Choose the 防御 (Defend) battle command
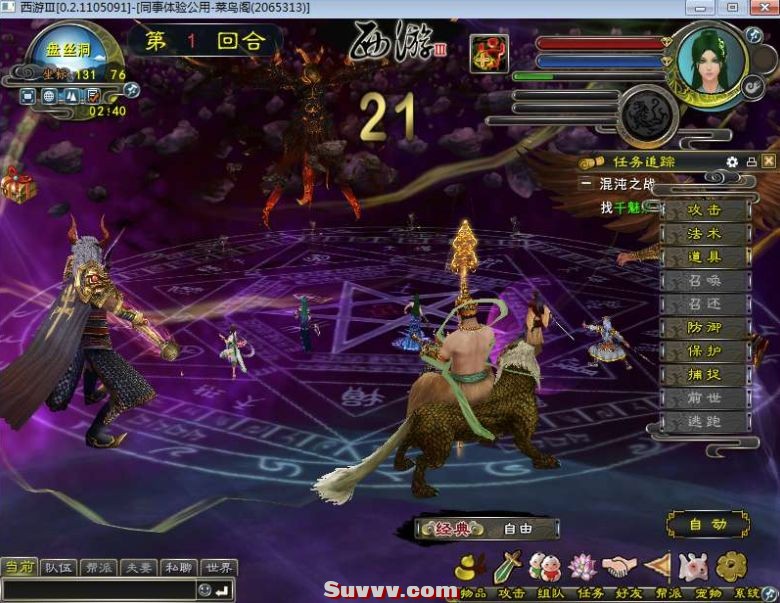Viewport: 780px width, 603px height. pyautogui.click(x=704, y=328)
